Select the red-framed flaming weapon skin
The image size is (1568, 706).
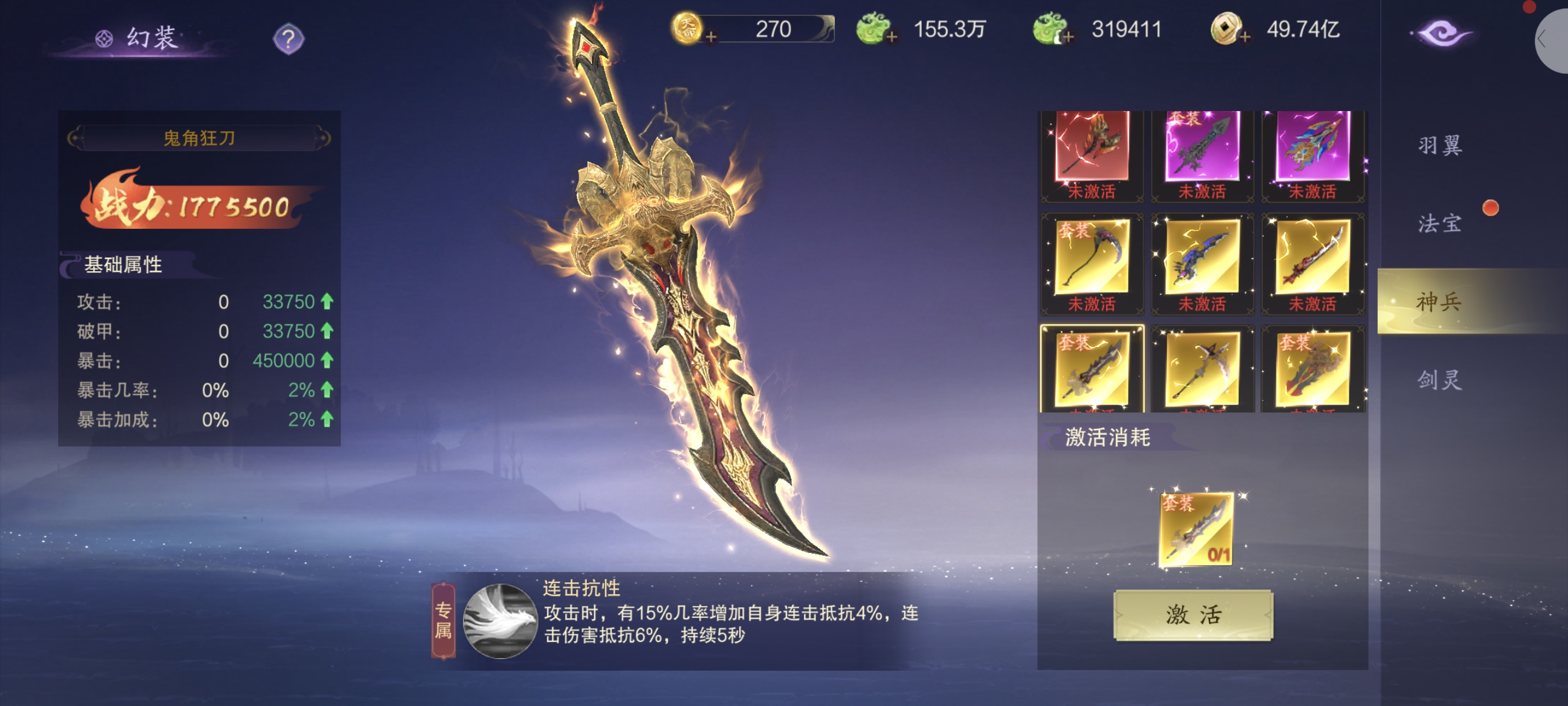[1091, 149]
